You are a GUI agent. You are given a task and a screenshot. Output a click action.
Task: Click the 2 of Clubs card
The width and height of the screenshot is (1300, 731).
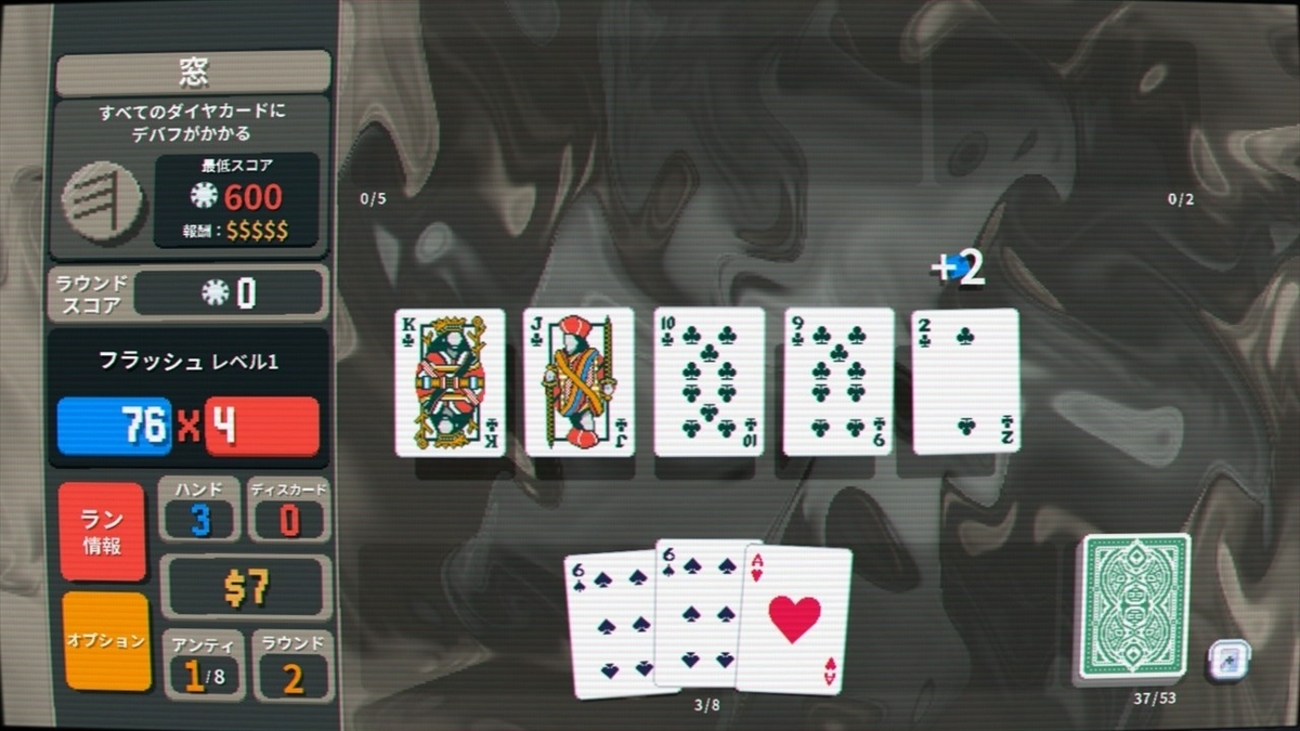(x=965, y=382)
